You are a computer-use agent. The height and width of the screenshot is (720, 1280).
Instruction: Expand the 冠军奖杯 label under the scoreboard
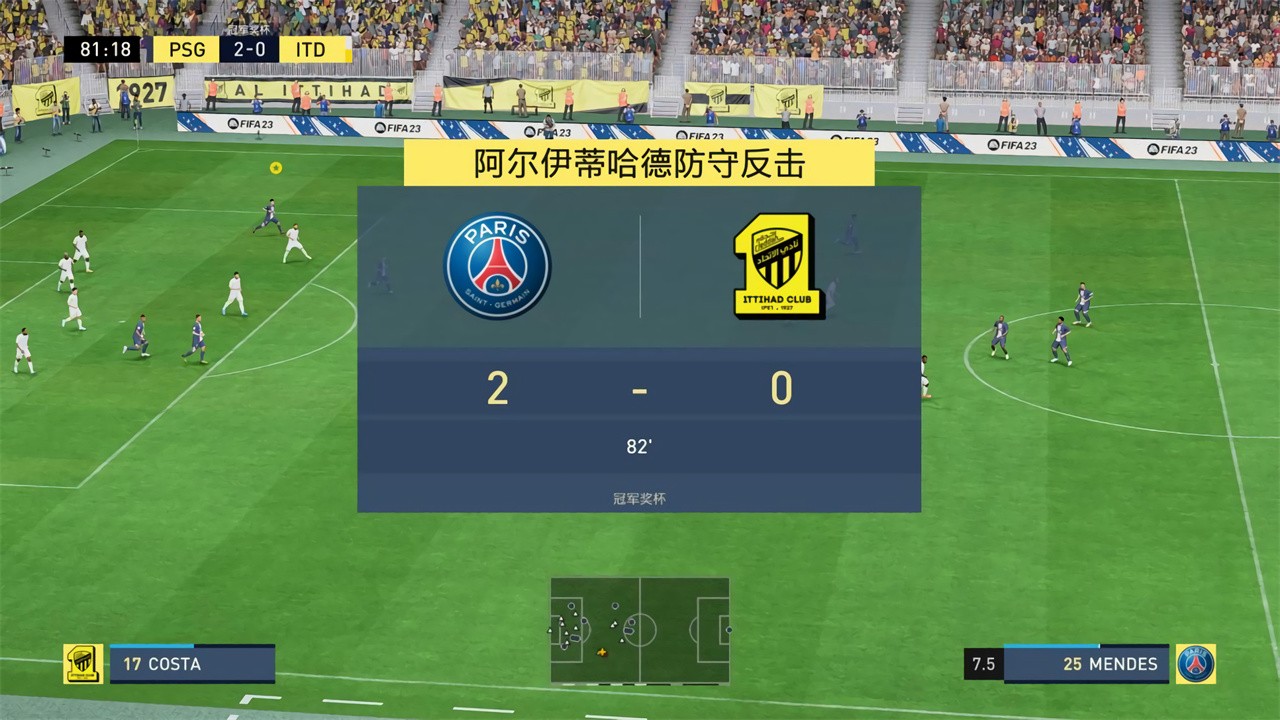pos(639,499)
